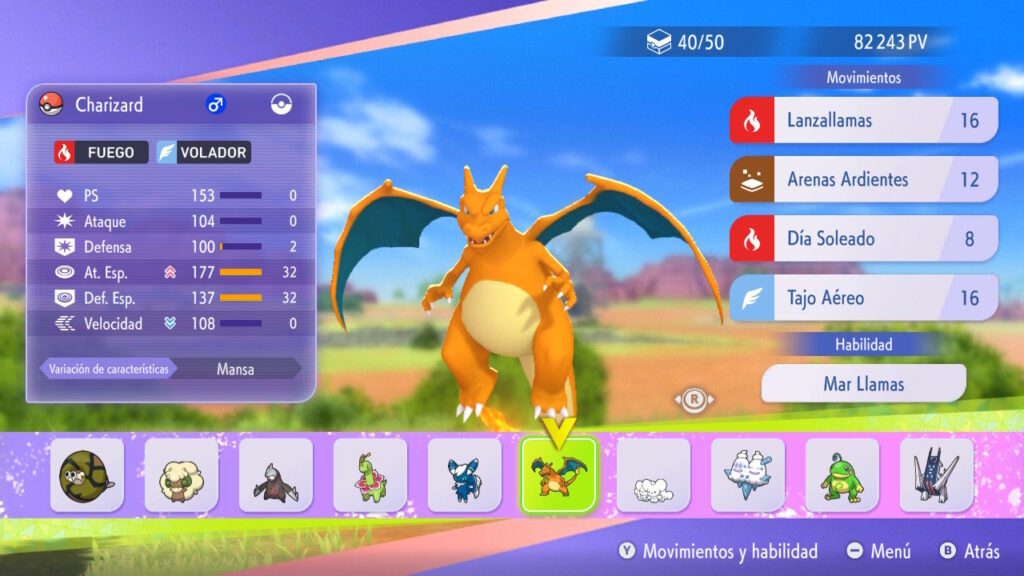Image resolution: width=1024 pixels, height=576 pixels.
Task: Select the Sandaconda slot
Action: [87, 476]
